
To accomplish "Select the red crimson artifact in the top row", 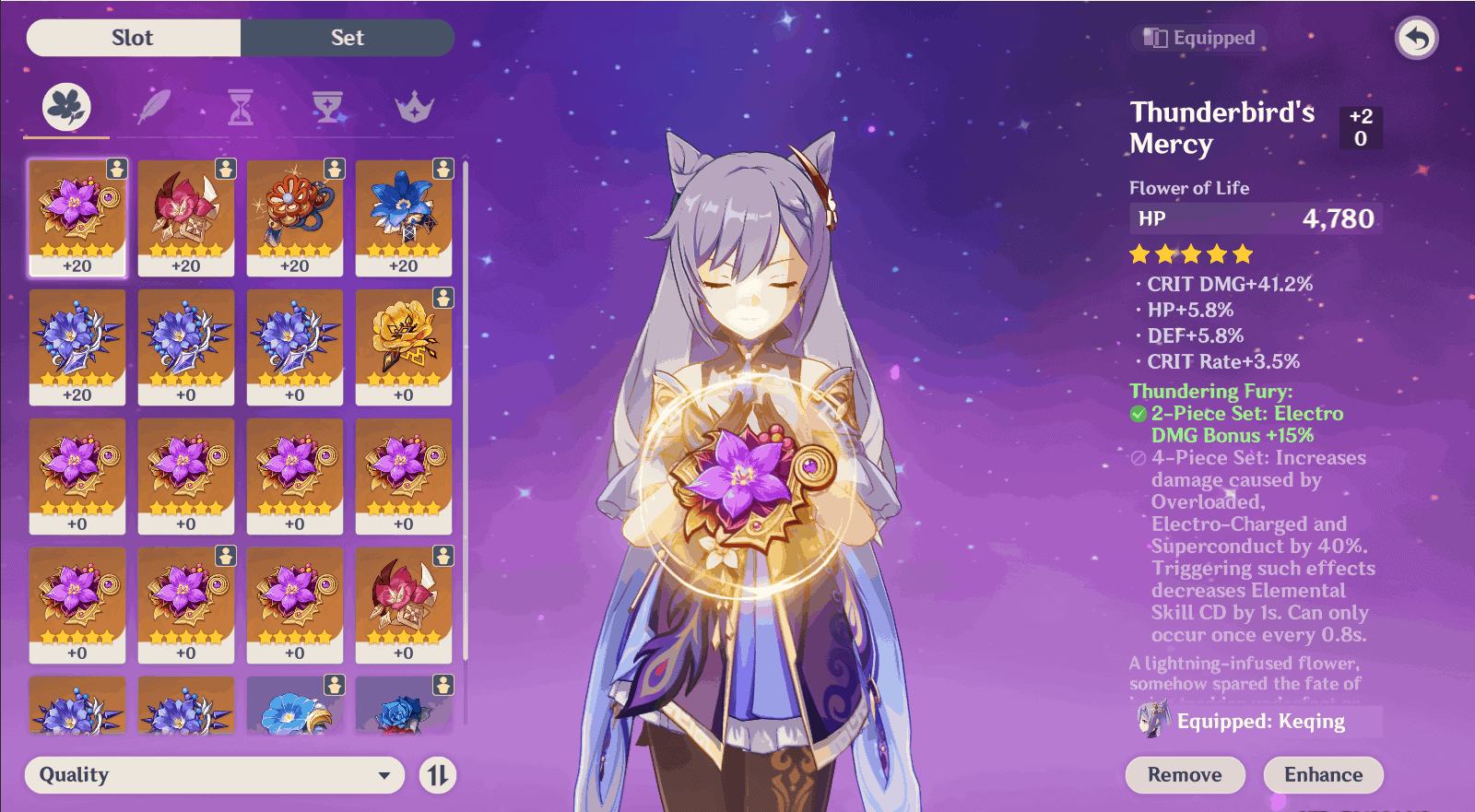I will point(186,217).
